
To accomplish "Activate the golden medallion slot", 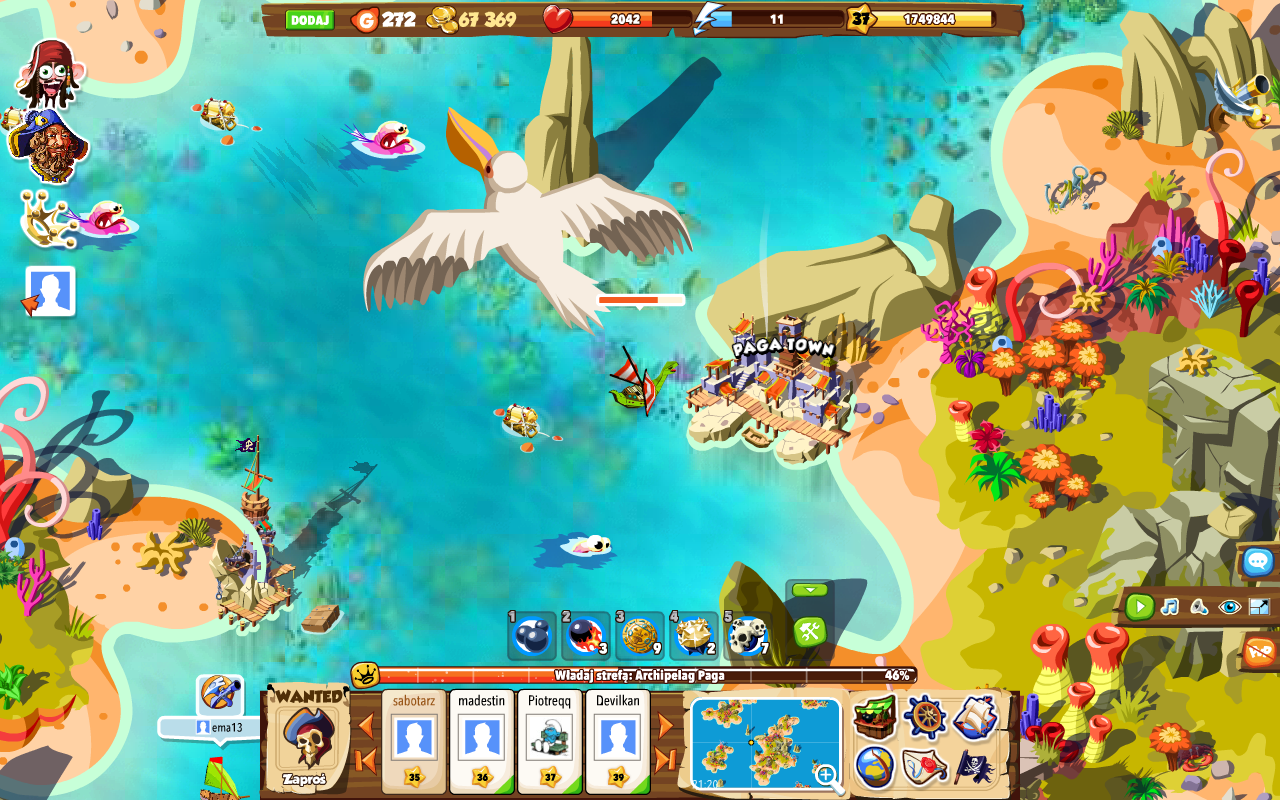I will tap(639, 636).
